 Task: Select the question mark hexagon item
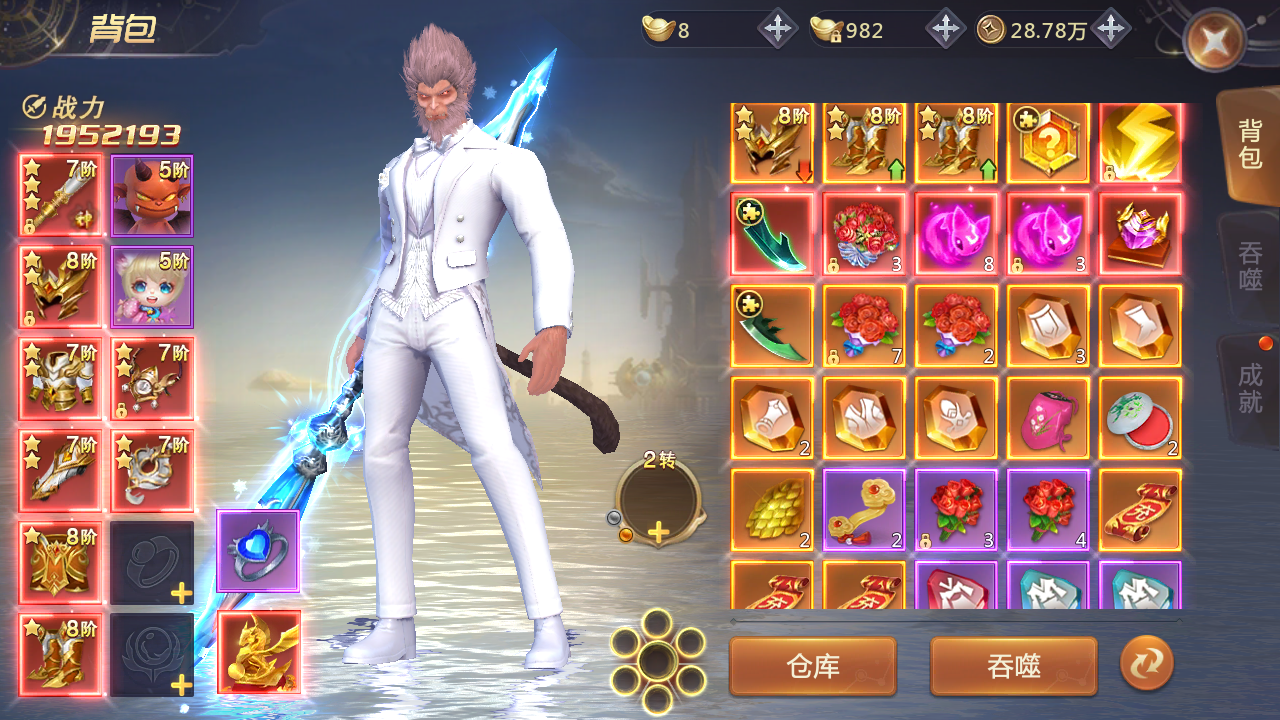(x=1048, y=143)
